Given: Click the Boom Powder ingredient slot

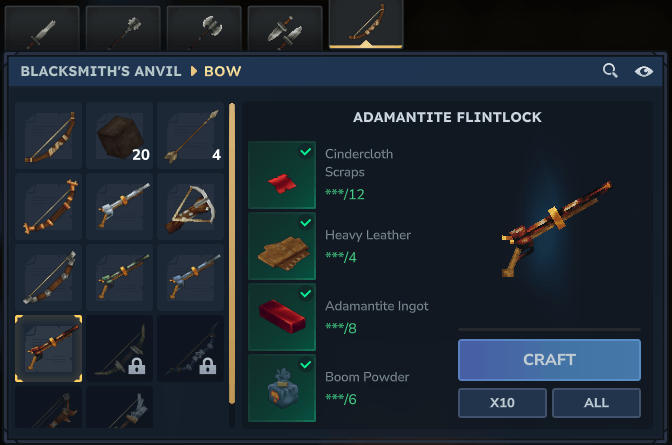Looking at the screenshot, I should pos(282,387).
